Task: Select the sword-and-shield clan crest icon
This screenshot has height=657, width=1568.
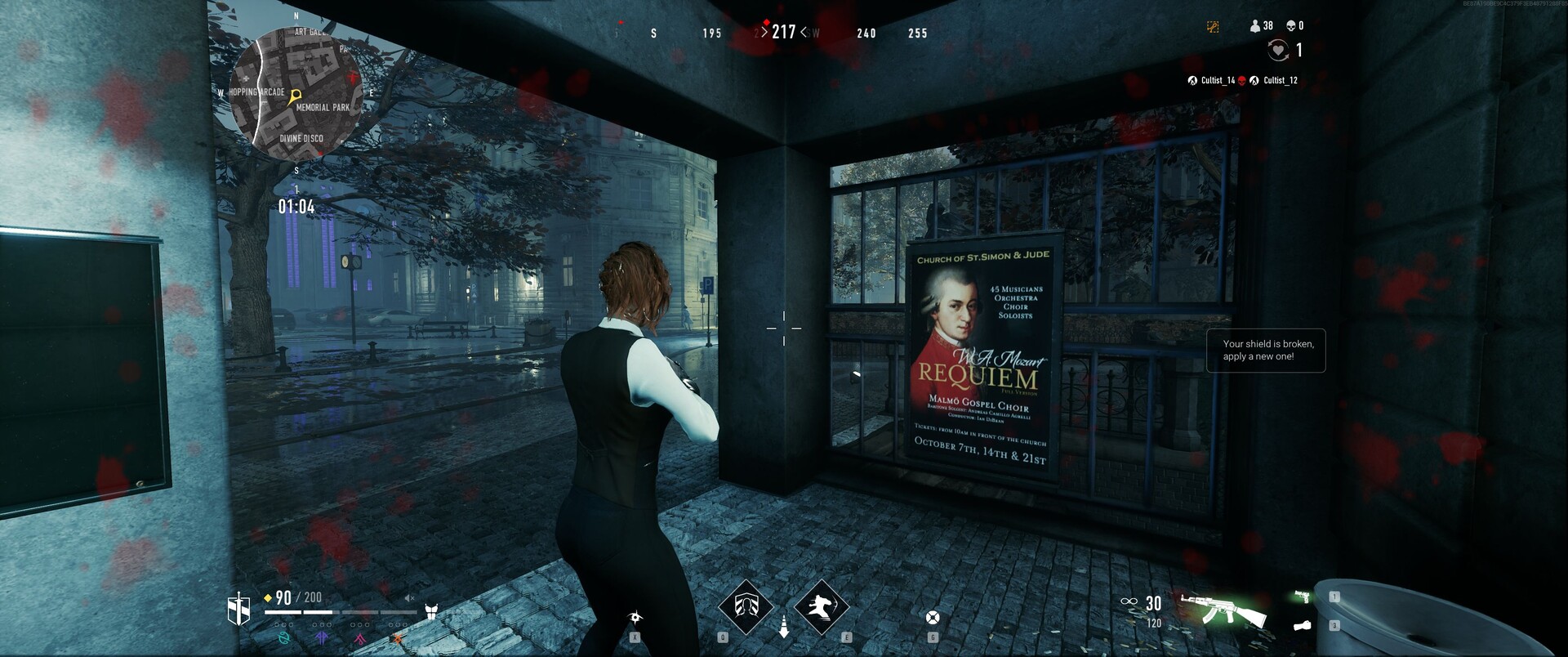Action: coord(238,609)
